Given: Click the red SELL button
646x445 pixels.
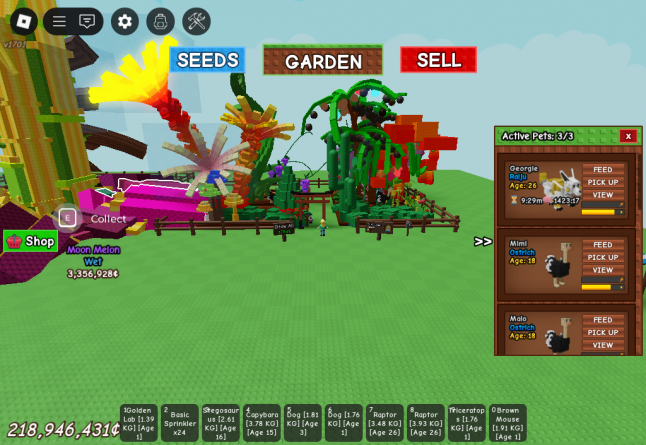Looking at the screenshot, I should (x=438, y=60).
